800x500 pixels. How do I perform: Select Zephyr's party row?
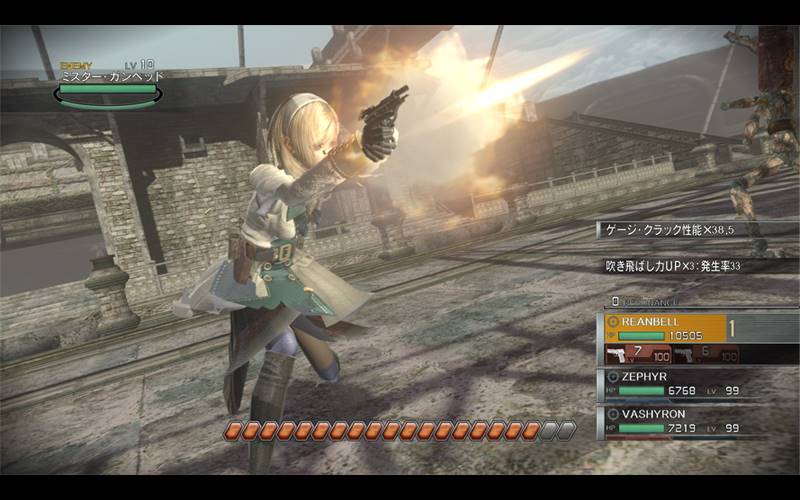coord(680,384)
